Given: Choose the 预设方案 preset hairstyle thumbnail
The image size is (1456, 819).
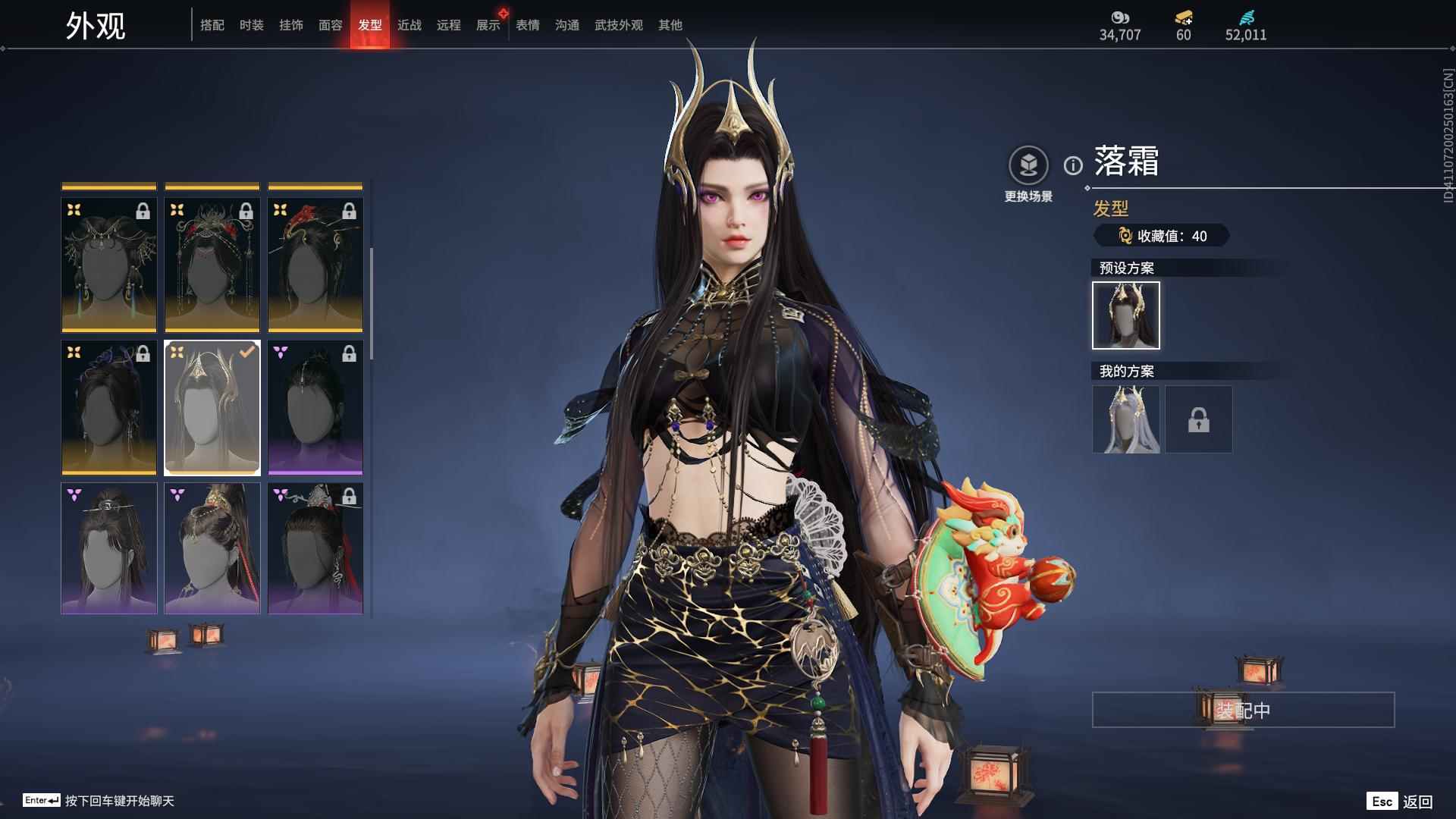Looking at the screenshot, I should tap(1126, 315).
